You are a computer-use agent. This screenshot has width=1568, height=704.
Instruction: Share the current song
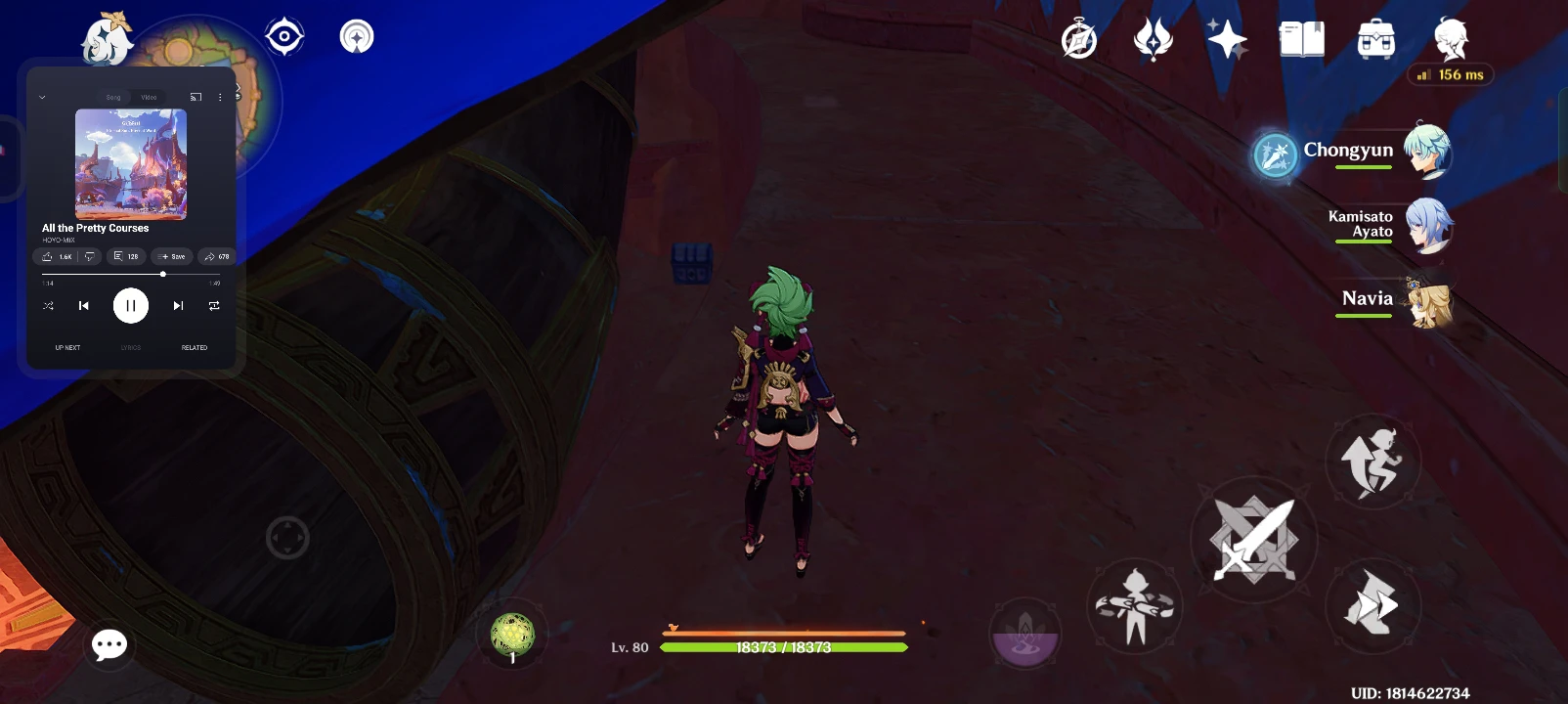(x=215, y=255)
